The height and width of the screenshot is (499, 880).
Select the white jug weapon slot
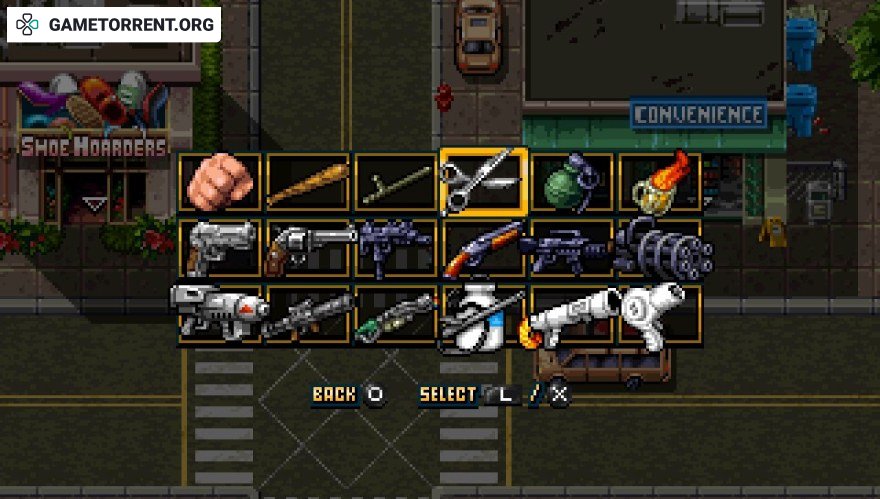pos(484,315)
